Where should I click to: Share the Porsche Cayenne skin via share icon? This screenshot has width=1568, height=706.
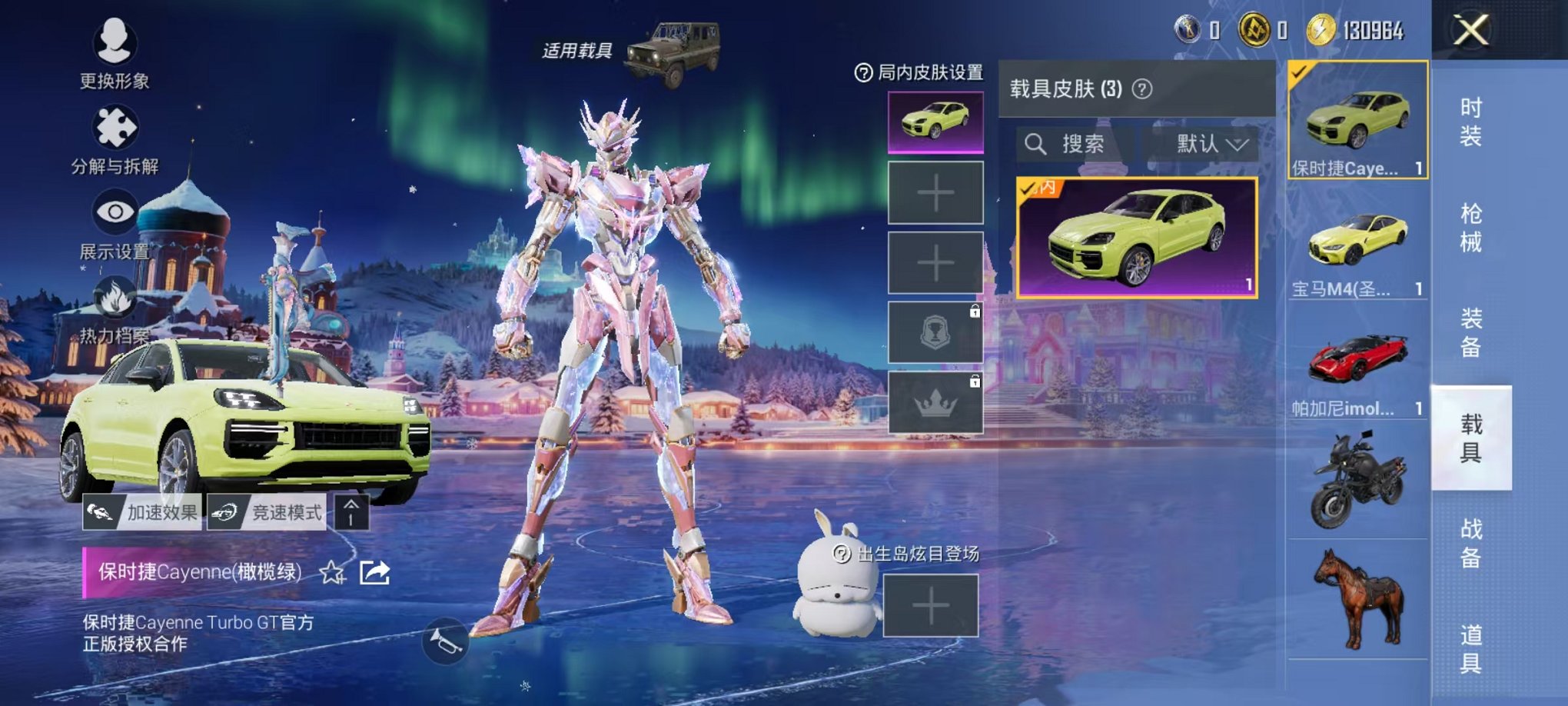coord(376,572)
